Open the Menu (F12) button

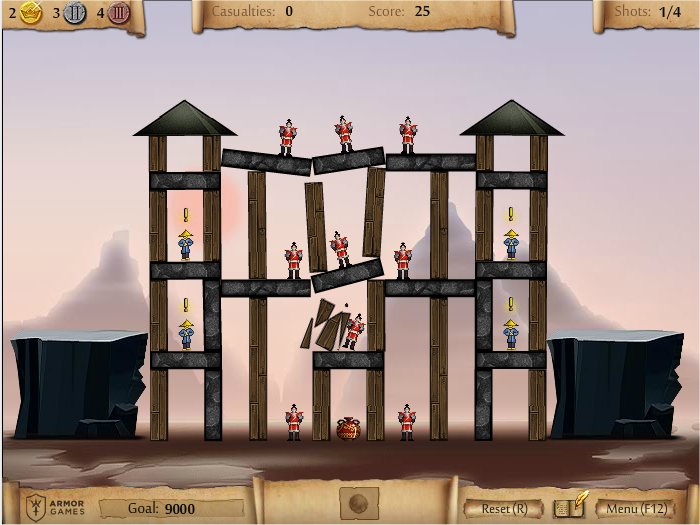click(635, 508)
